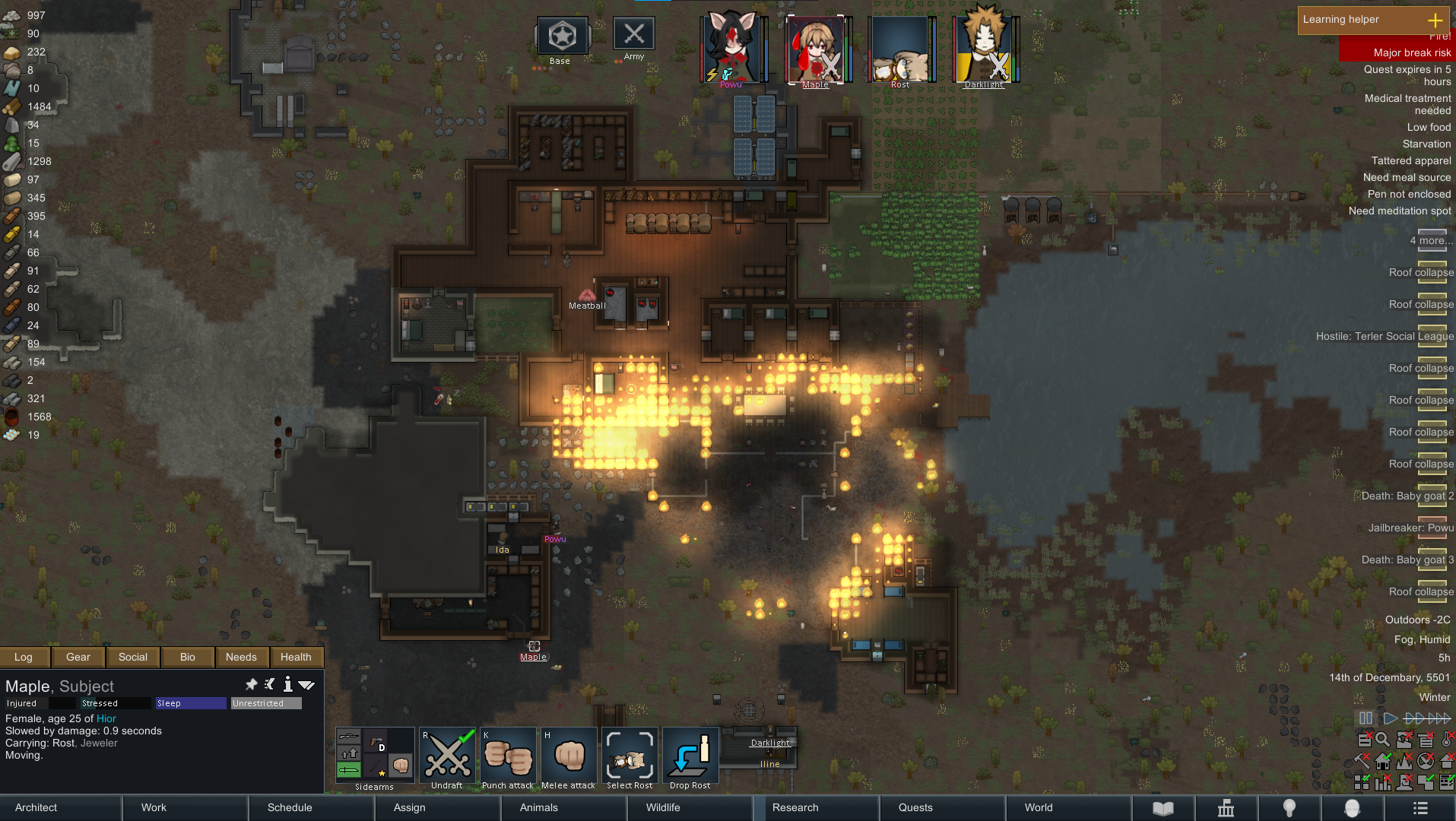Switch to Maple's Needs tab
This screenshot has height=821, width=1456.
[x=241, y=657]
